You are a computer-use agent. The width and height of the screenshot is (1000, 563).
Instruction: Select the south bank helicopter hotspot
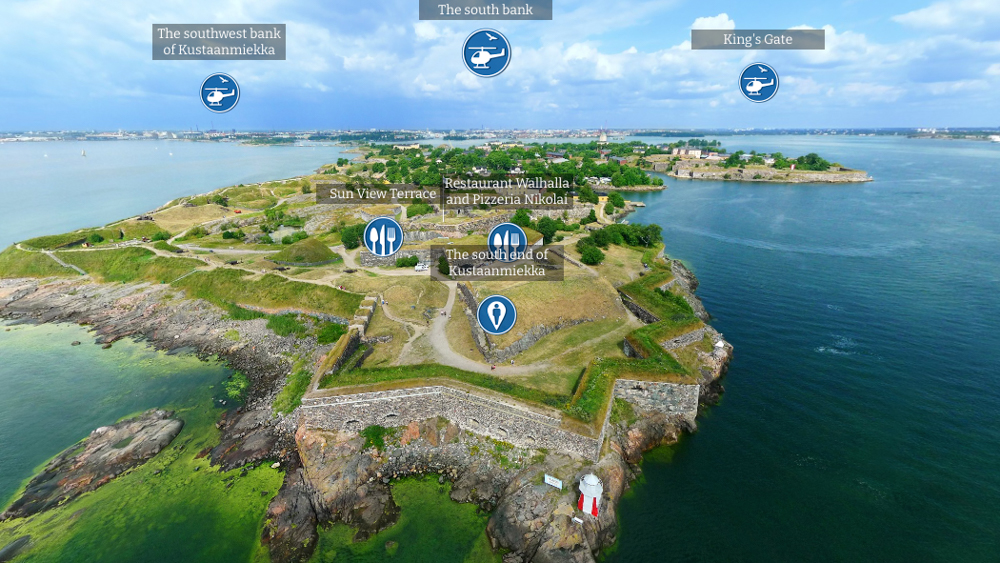[486, 53]
